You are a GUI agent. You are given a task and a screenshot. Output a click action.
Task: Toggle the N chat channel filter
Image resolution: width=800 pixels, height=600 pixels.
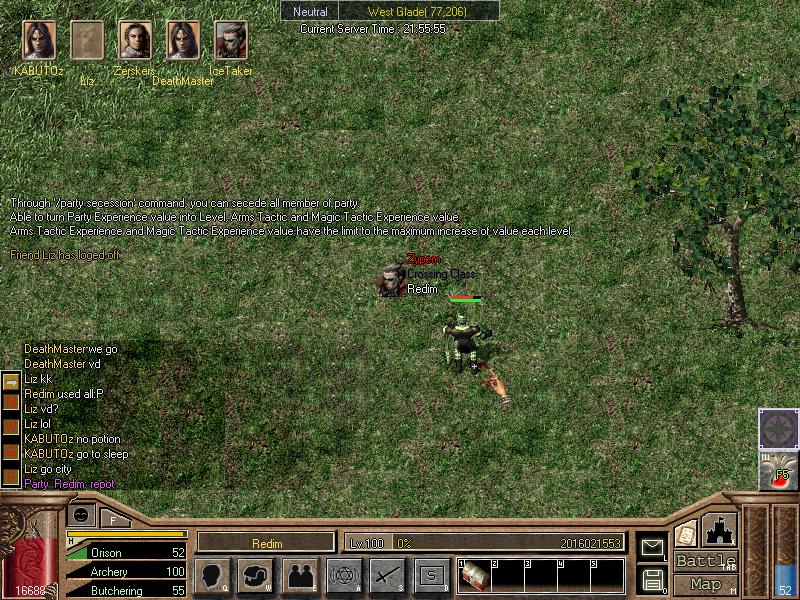pos(11,401)
